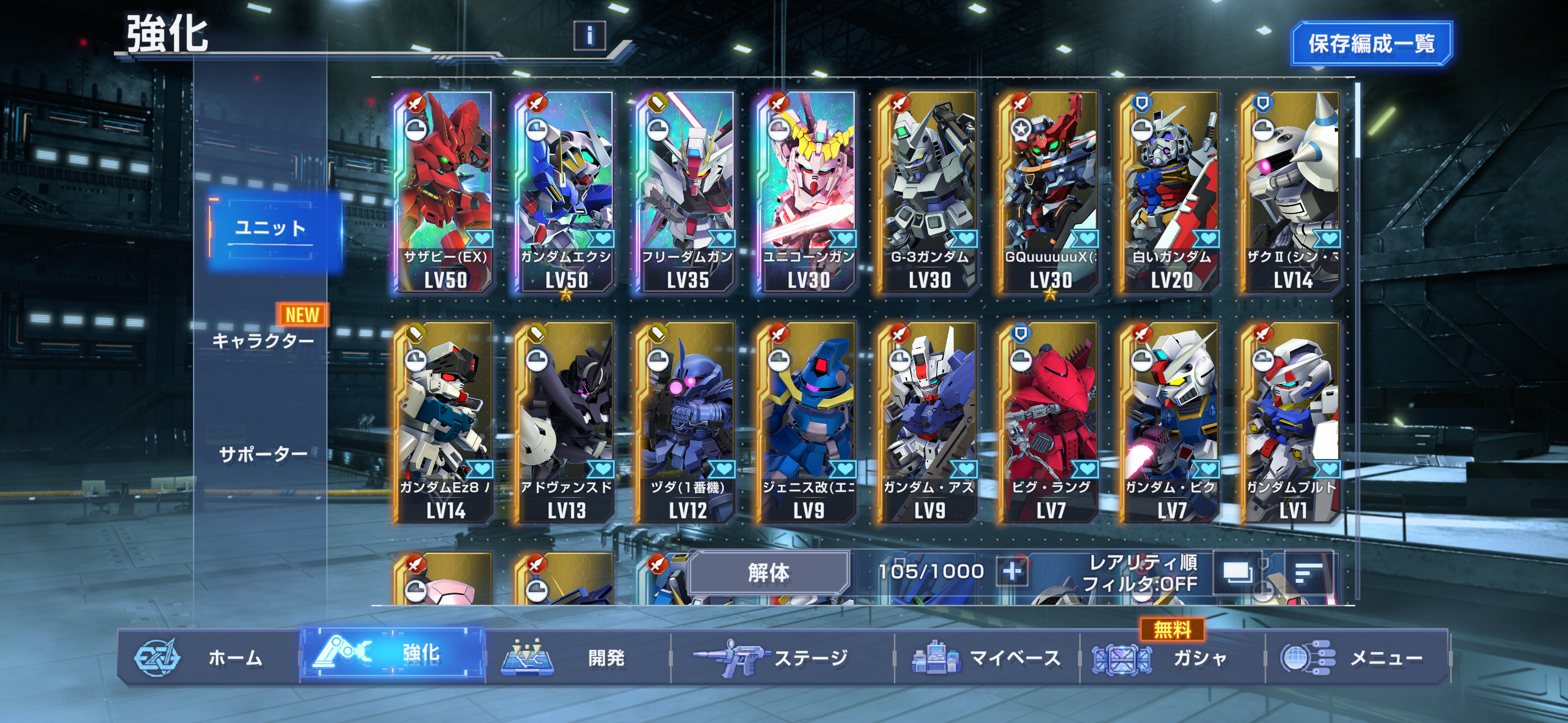The width and height of the screenshot is (1568, 723).
Task: Expand unit capacity with the plus button
Action: 1012,572
